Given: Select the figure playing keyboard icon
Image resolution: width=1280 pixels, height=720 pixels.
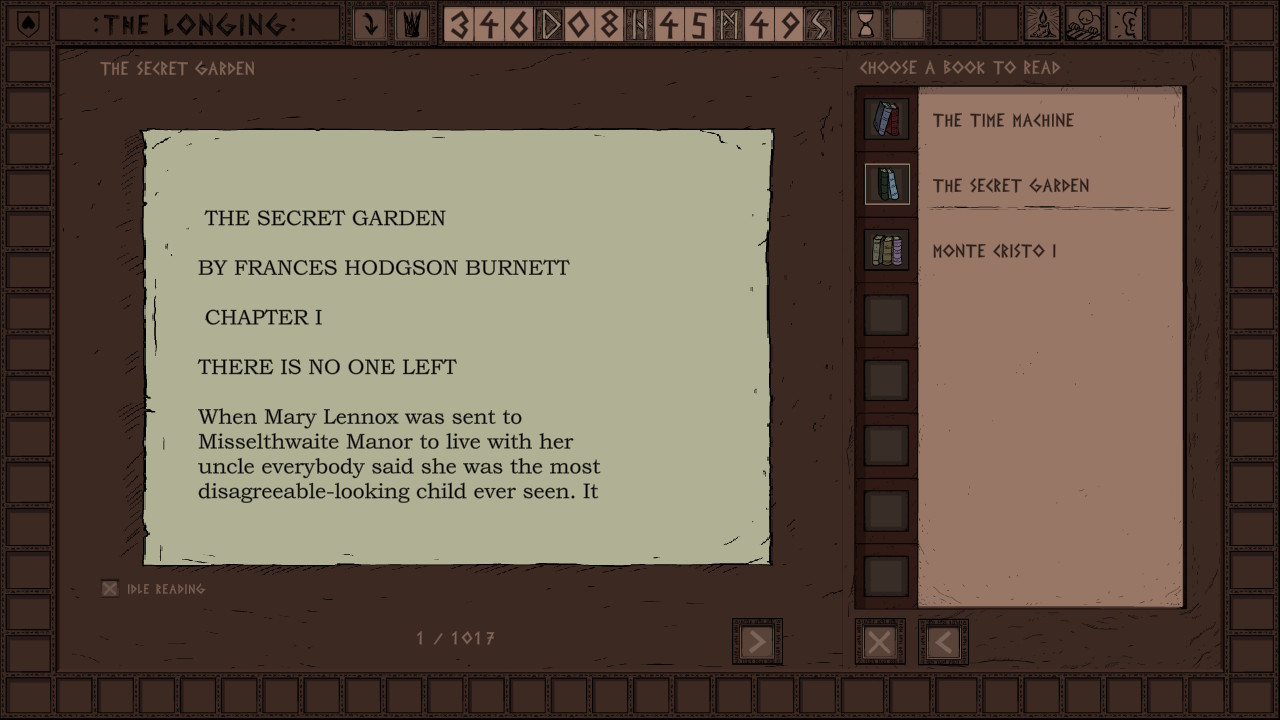Looking at the screenshot, I should coord(1085,24).
